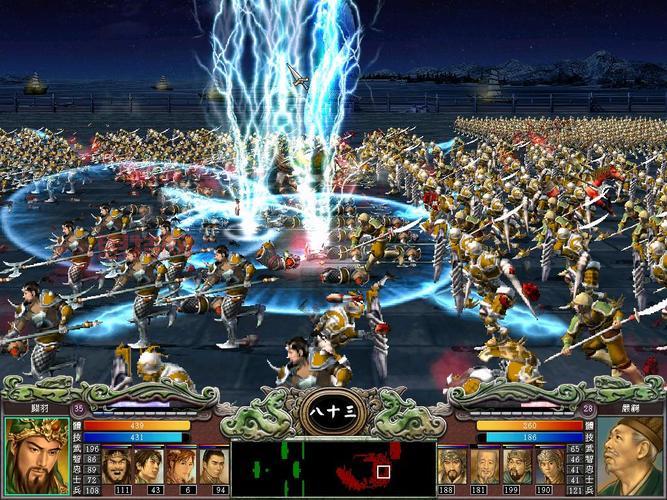Select the enemy officer with 199 troops

coord(516,465)
